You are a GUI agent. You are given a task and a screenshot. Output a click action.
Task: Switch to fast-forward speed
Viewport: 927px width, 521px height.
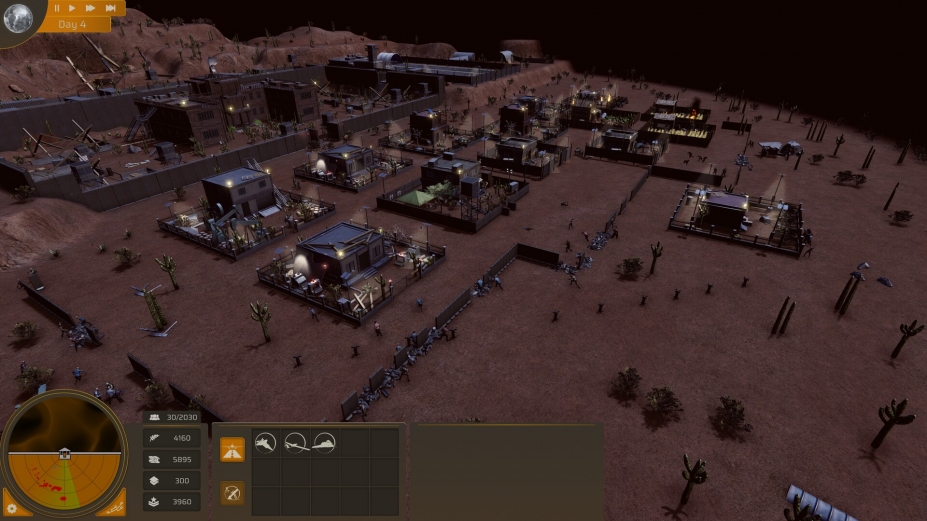tap(90, 8)
